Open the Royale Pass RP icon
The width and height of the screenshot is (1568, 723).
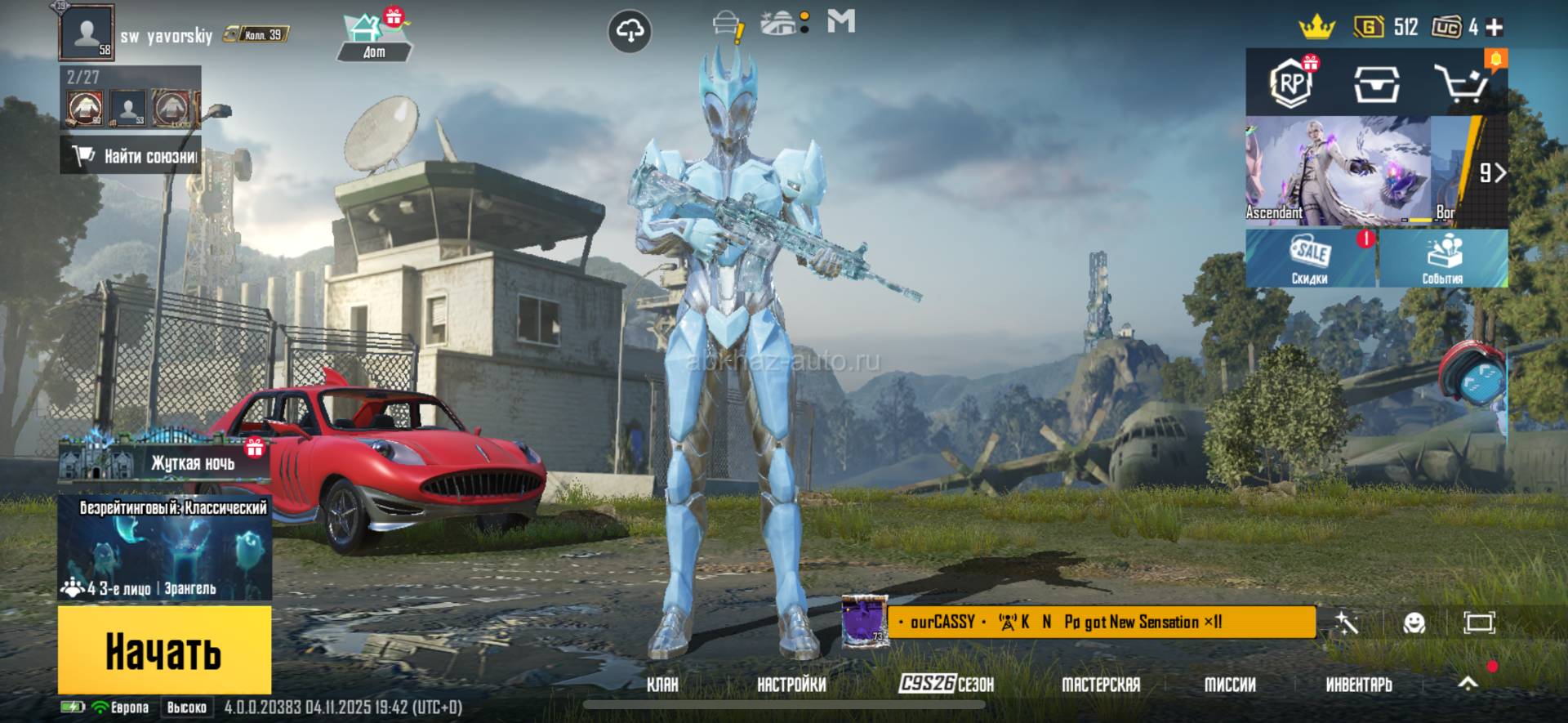(1291, 83)
